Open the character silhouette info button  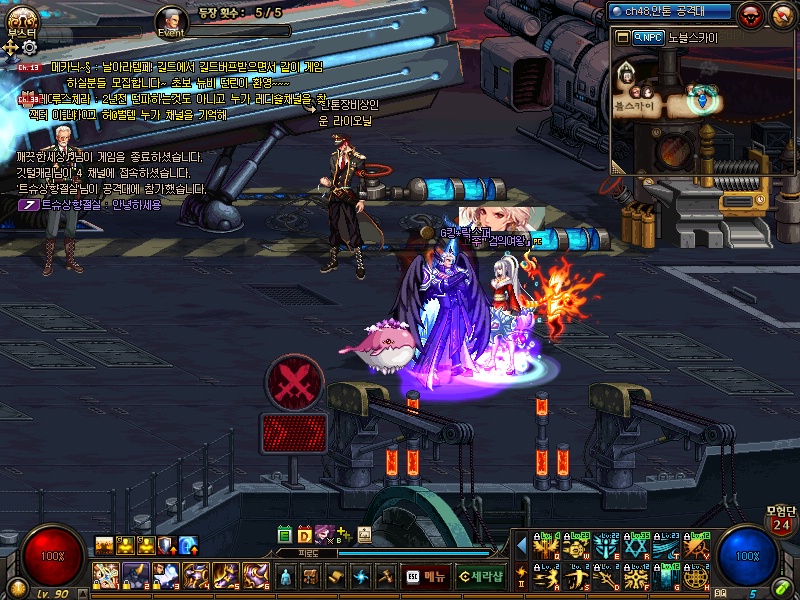(285, 577)
